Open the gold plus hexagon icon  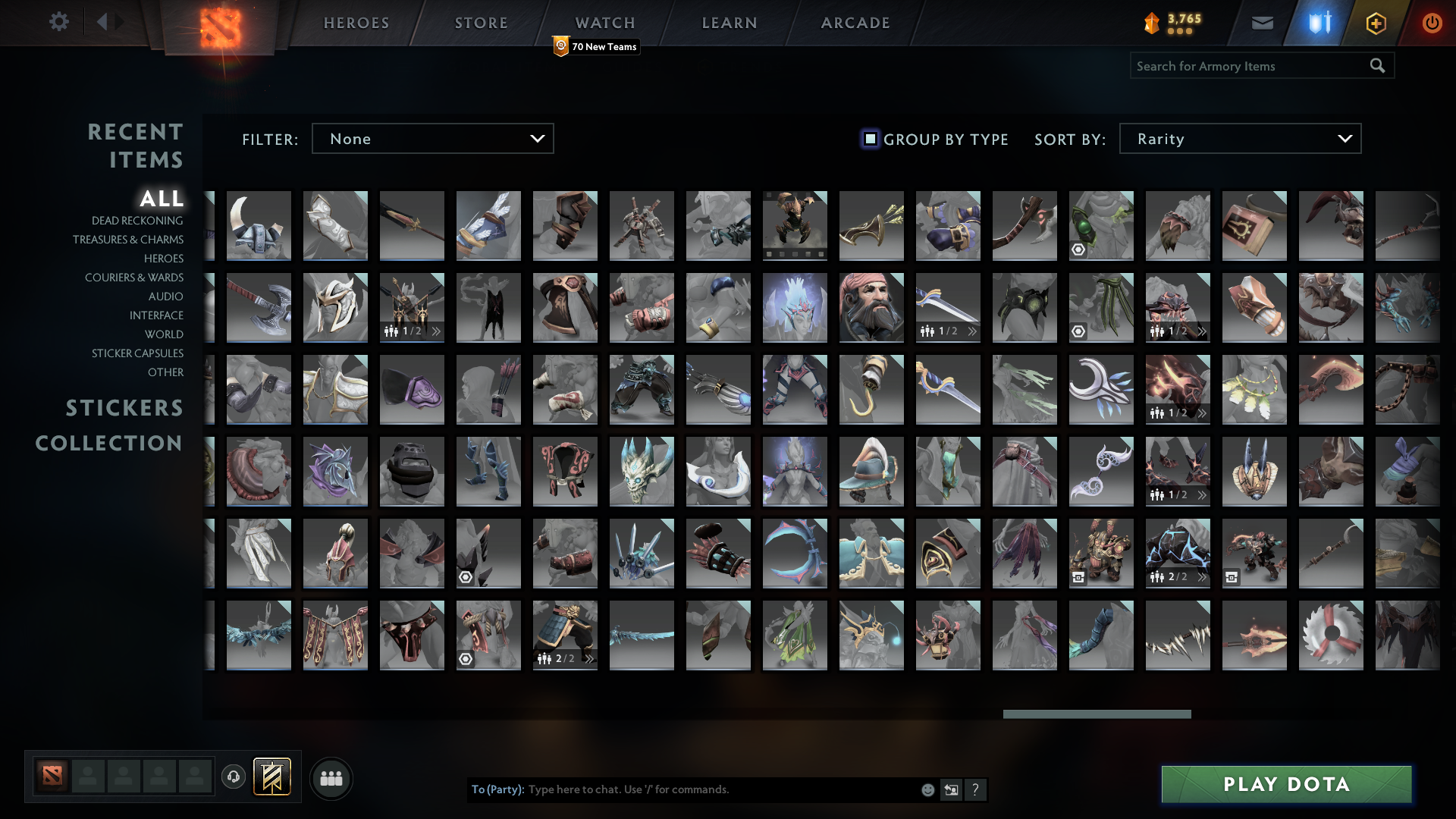tap(1376, 23)
